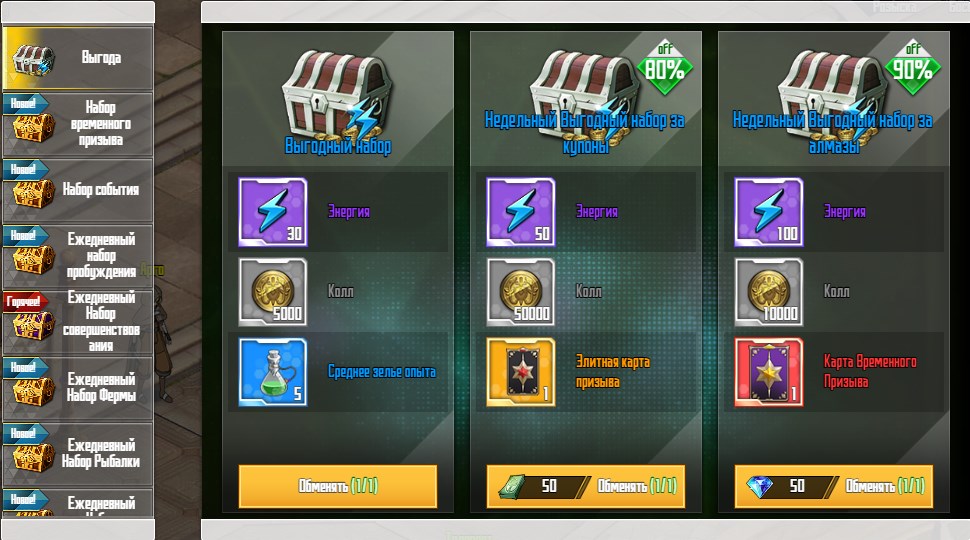Open Ежедневный набор пробуждения tab
Image resolution: width=970 pixels, height=540 pixels.
click(x=78, y=256)
